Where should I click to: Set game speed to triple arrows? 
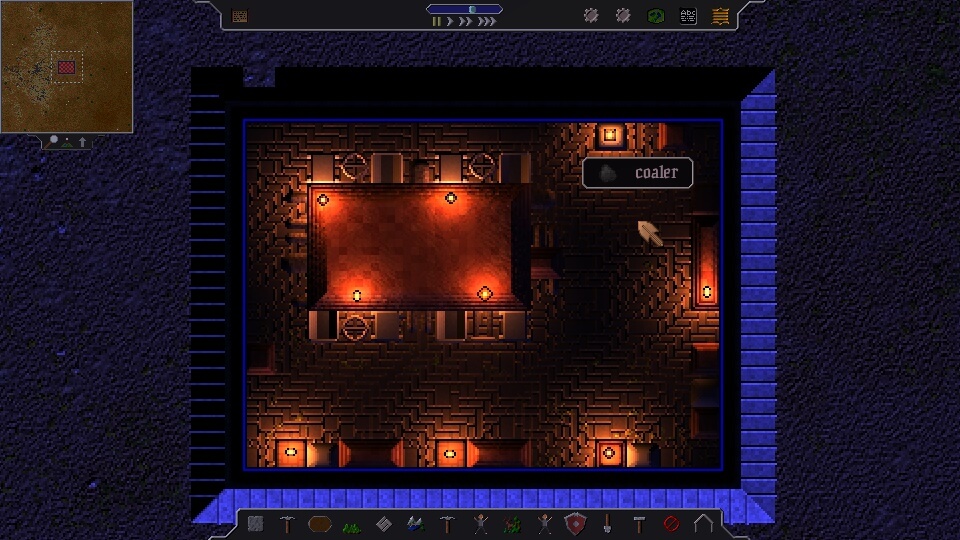click(487, 21)
